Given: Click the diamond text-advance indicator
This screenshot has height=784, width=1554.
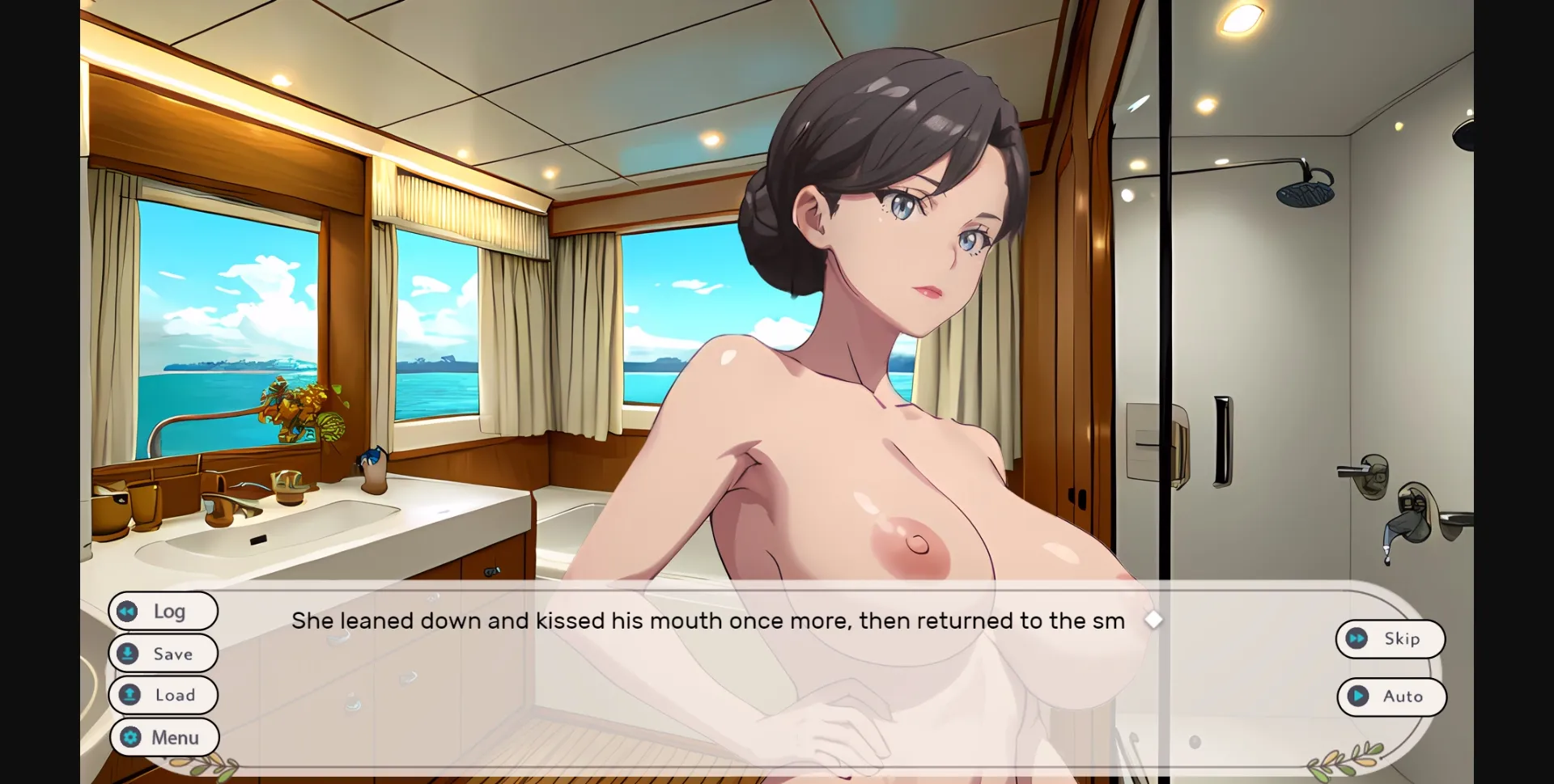Looking at the screenshot, I should 1155,620.
